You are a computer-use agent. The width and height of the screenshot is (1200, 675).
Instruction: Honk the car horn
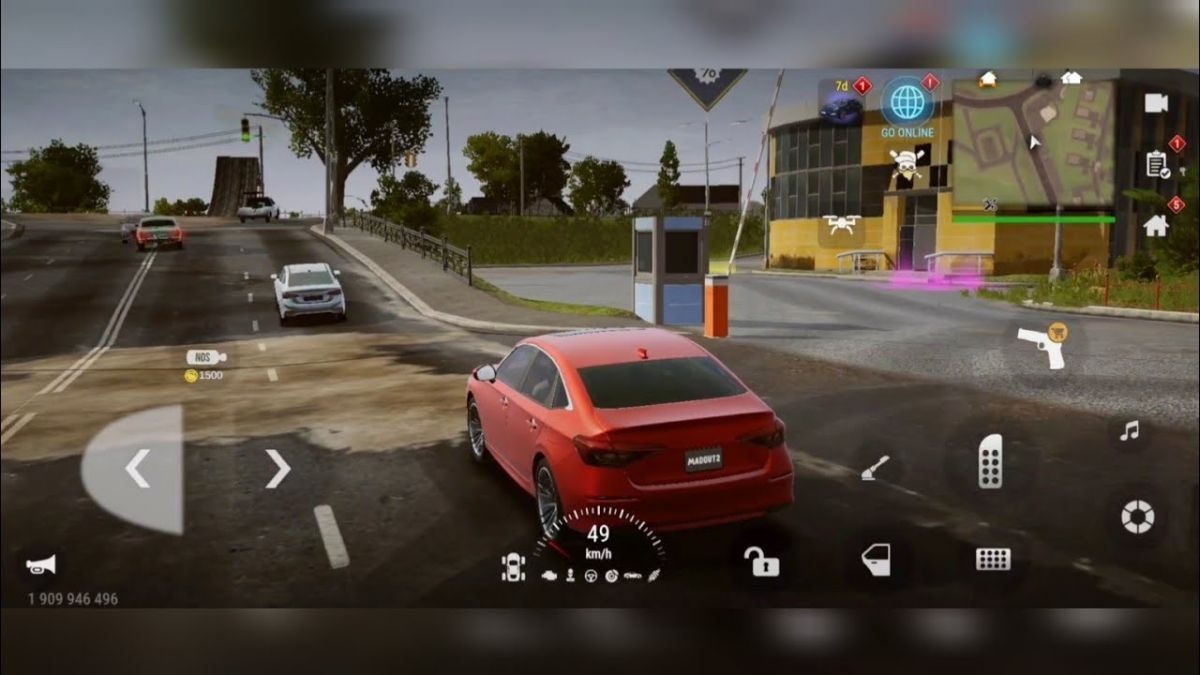click(41, 565)
